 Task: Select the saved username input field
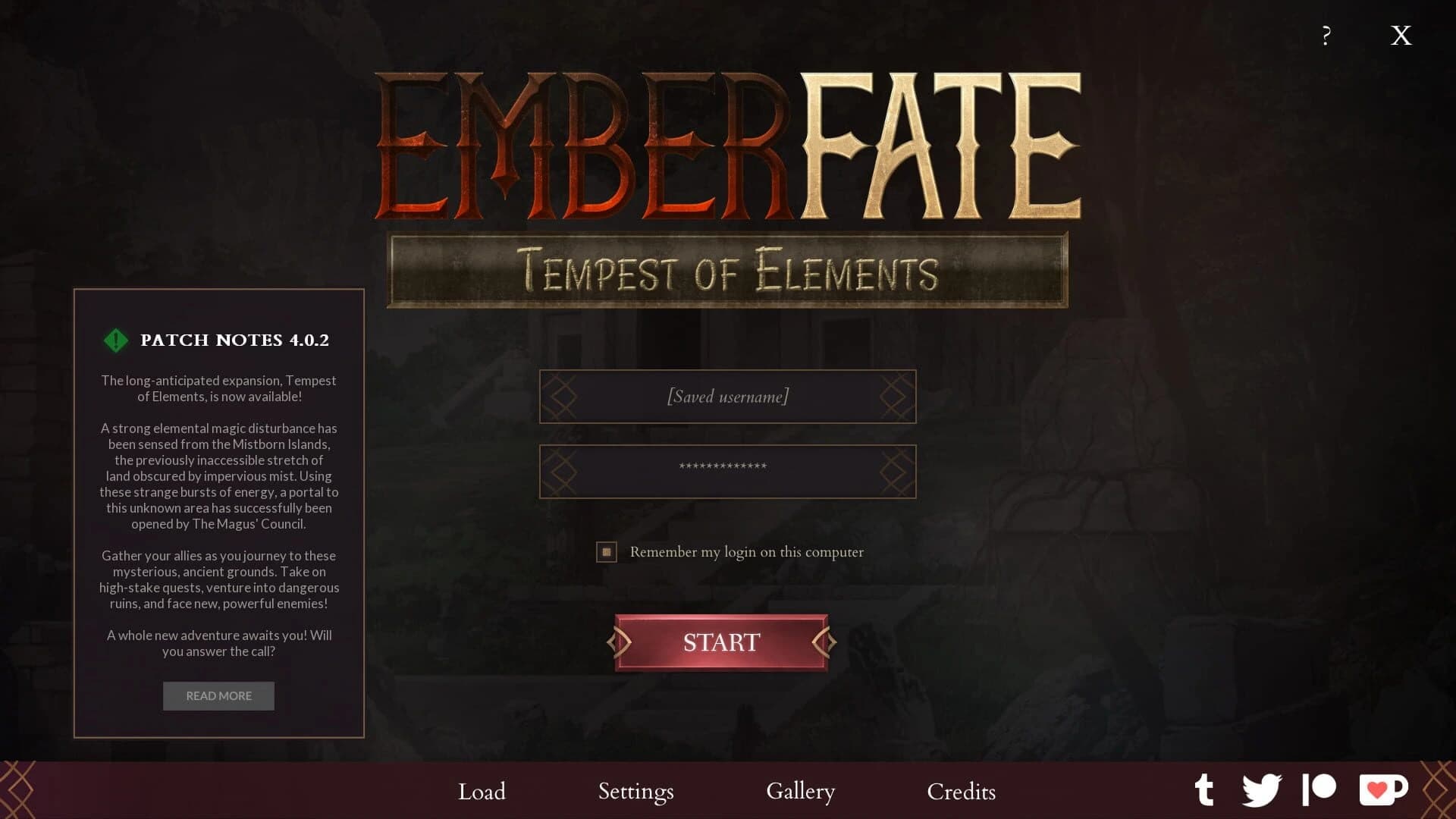tap(727, 396)
